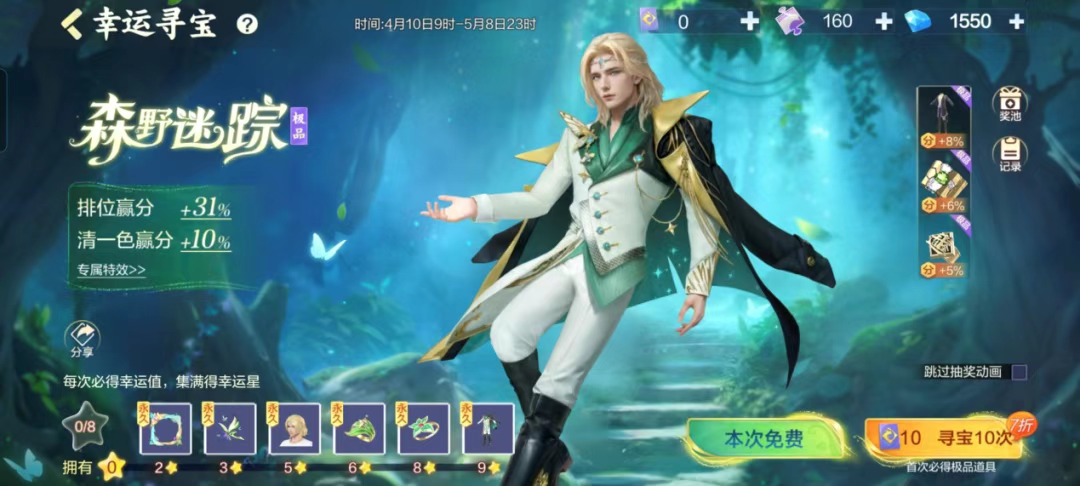Select the +6% mahjong table reward thumbnail
1080x486 pixels.
(x=940, y=183)
